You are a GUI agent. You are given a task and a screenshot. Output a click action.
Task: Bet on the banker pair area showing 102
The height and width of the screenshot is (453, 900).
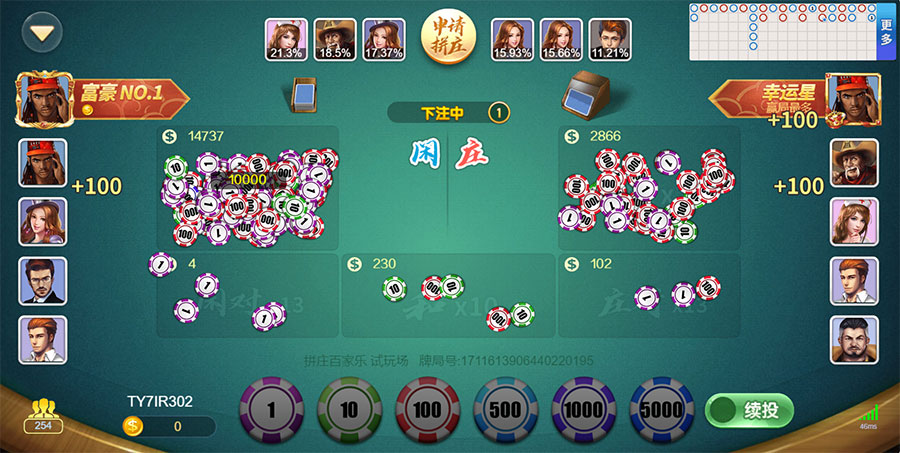[x=650, y=295]
